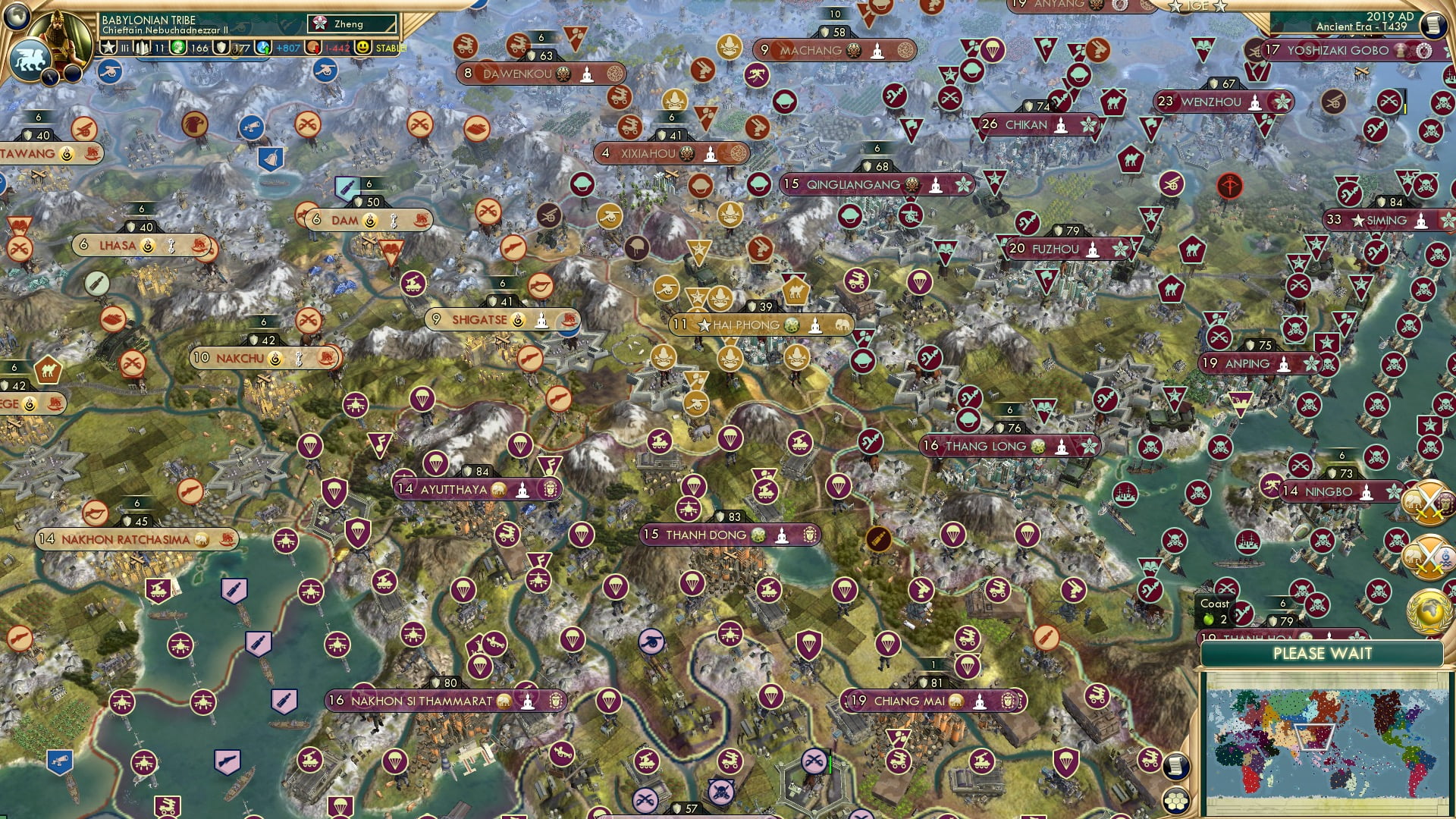The image size is (1456, 819).
Task: Toggle the lightning bolt circle under the leader portrait
Action: (x=51, y=77)
